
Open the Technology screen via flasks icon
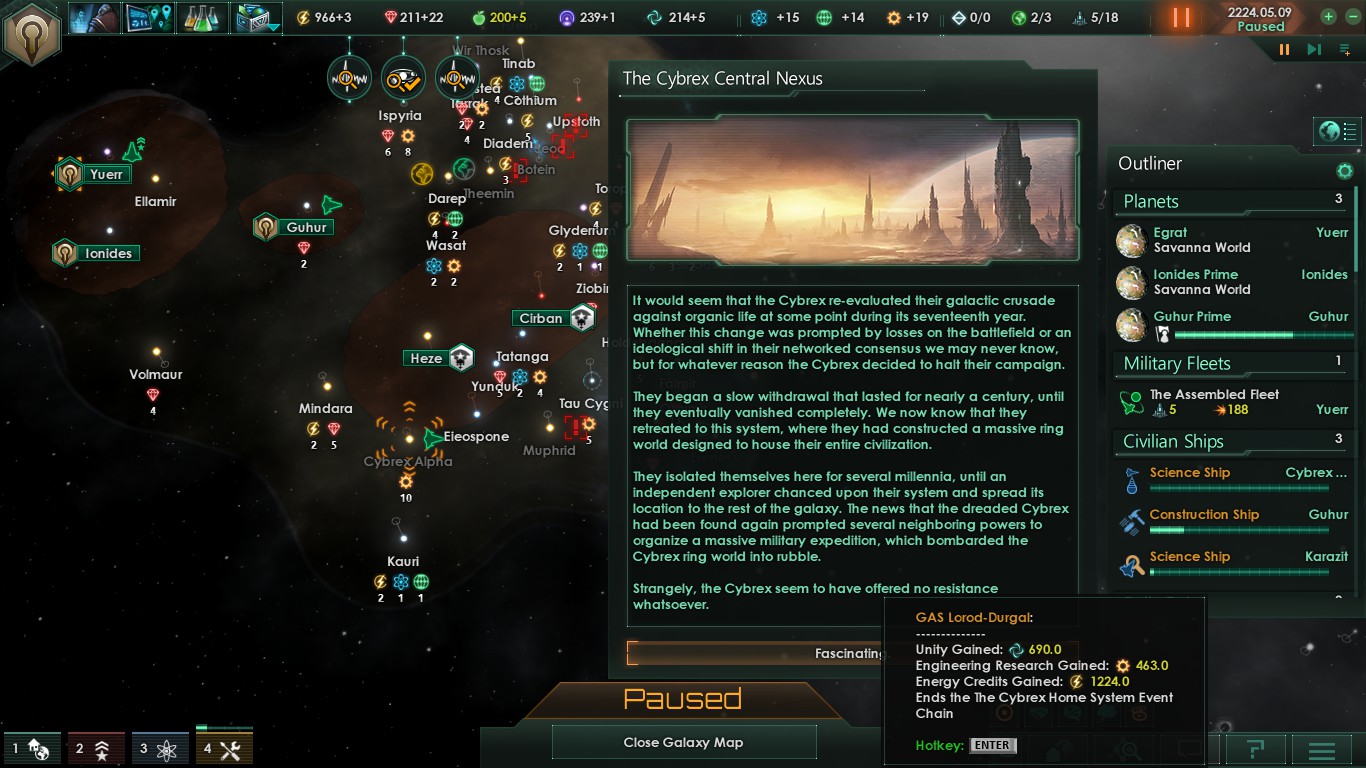click(201, 17)
